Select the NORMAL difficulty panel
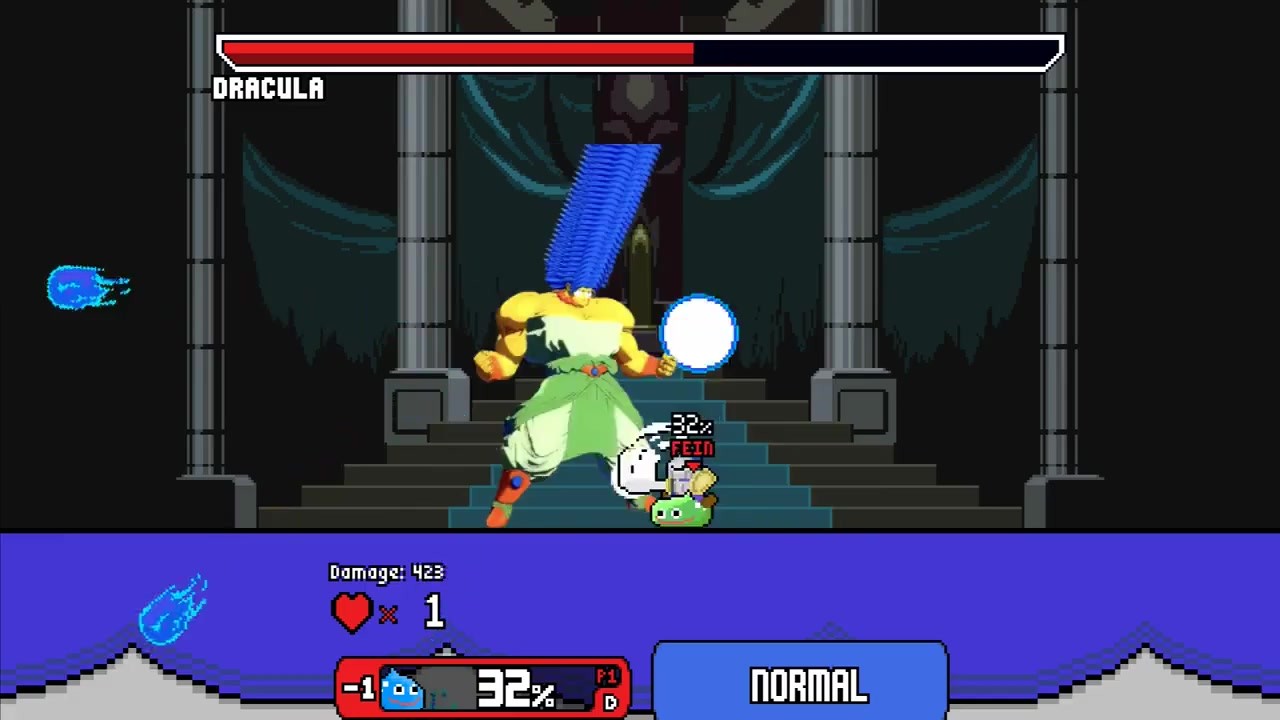Screen dimensions: 1280x720 pyautogui.click(x=800, y=684)
